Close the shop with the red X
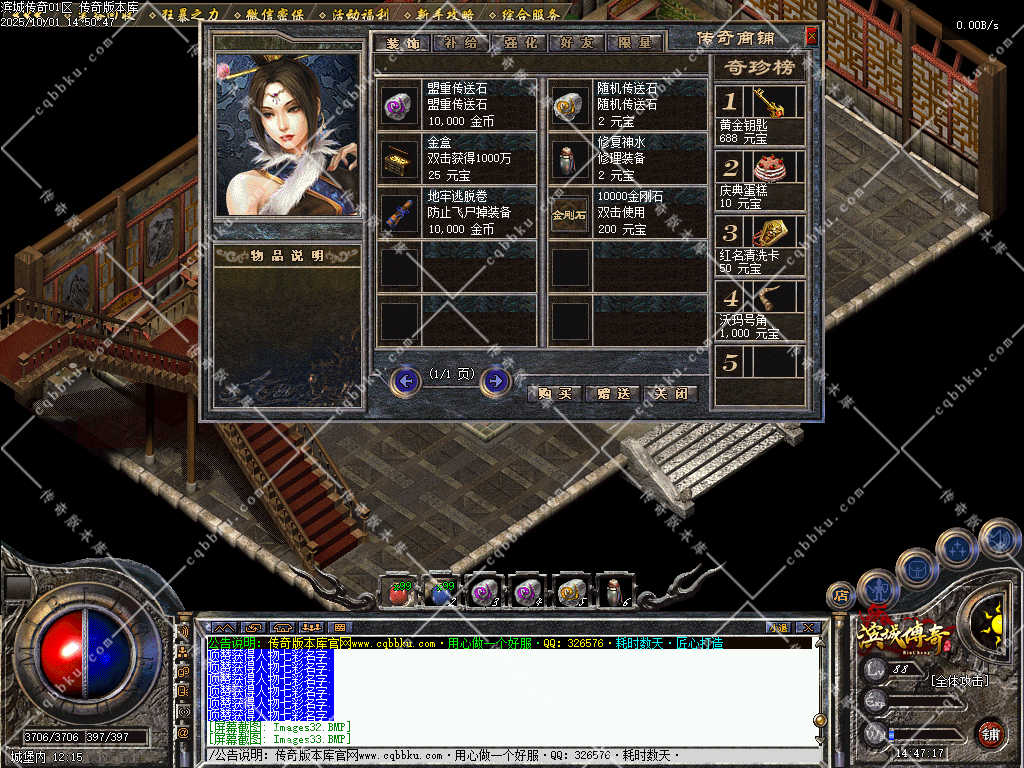Screen dimensions: 1024x768 pos(811,36)
